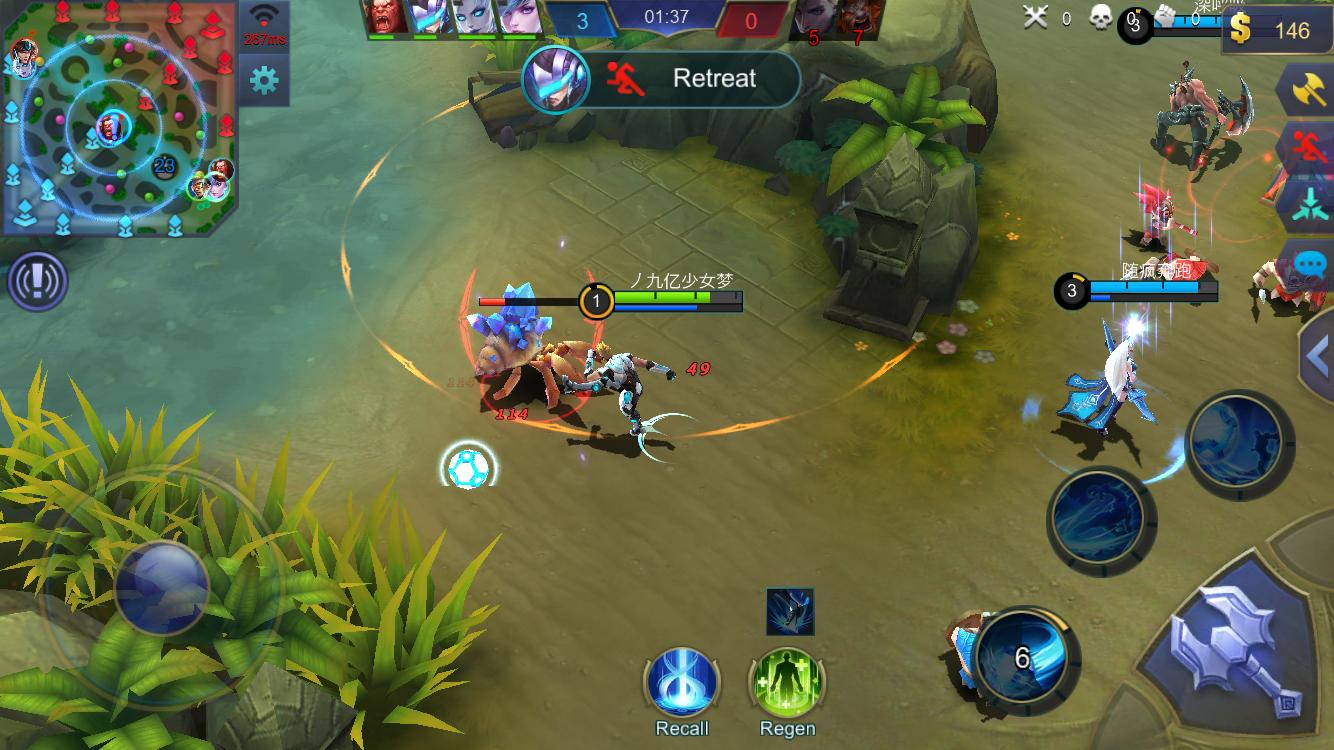The image size is (1334, 750).
Task: Activate the Recall spell
Action: coord(682,684)
